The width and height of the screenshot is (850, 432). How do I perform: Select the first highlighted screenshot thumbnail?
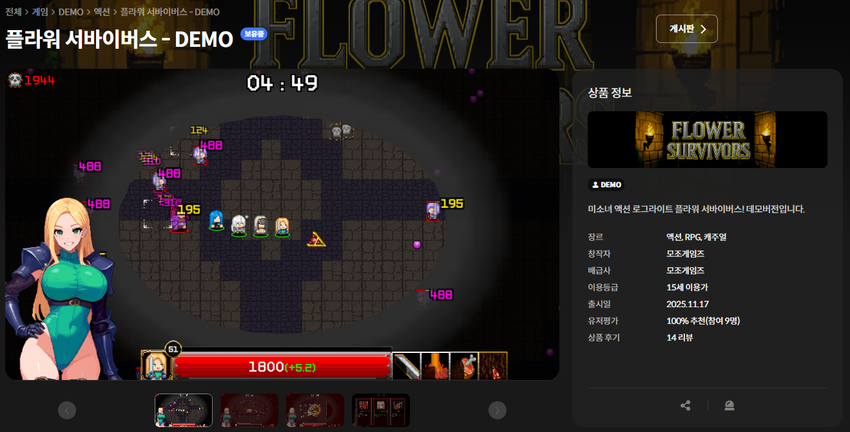[183, 410]
